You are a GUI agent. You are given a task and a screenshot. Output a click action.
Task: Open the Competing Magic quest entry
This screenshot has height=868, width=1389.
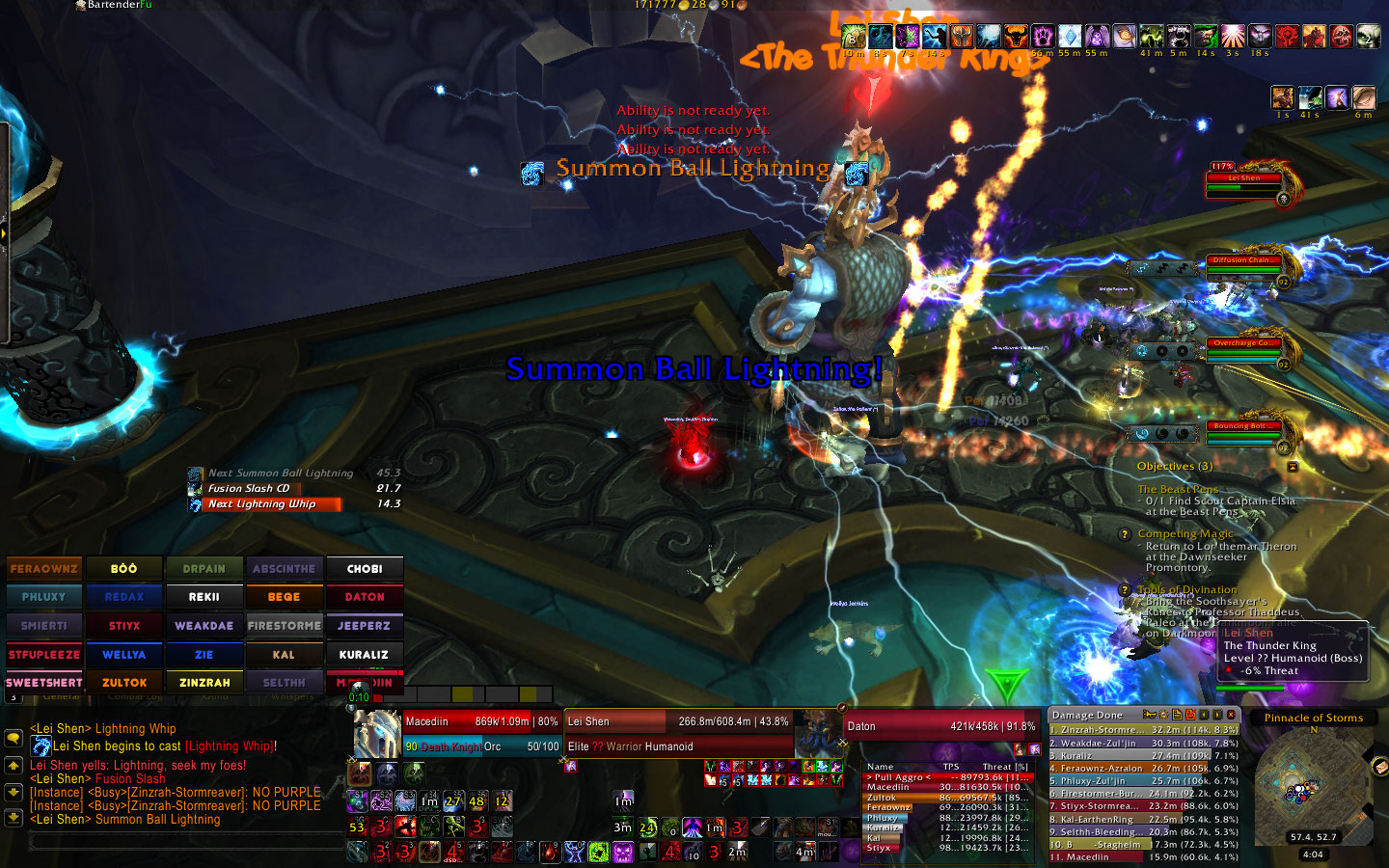pos(1185,533)
